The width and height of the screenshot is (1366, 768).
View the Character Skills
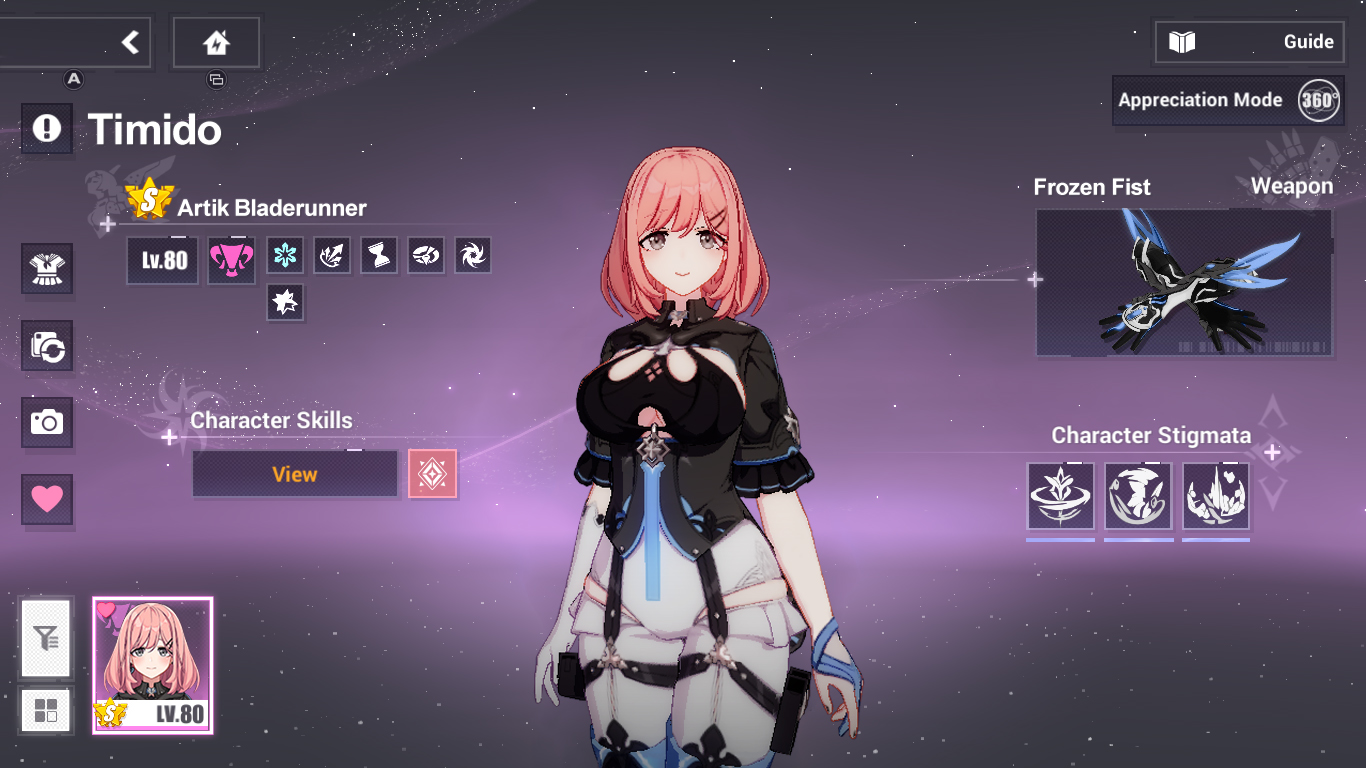pos(294,473)
